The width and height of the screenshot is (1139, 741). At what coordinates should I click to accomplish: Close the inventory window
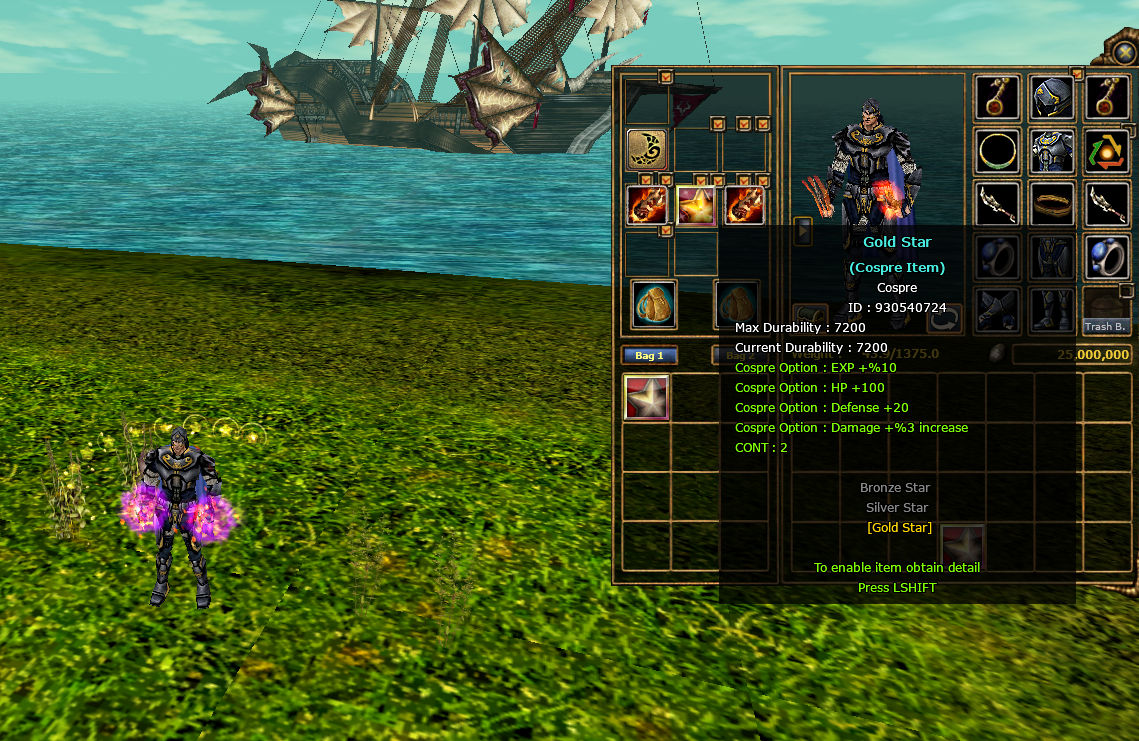point(1123,51)
